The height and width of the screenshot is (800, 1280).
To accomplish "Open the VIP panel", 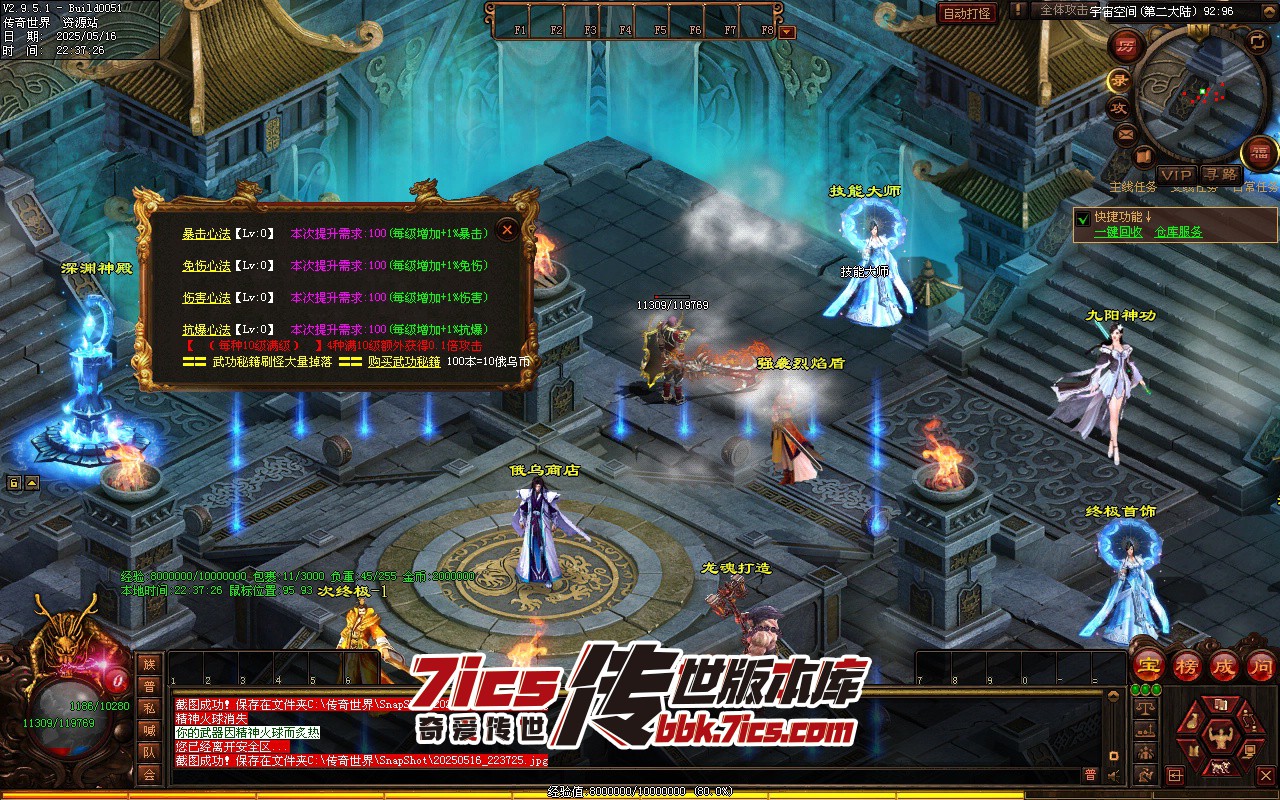I will tap(1176, 175).
